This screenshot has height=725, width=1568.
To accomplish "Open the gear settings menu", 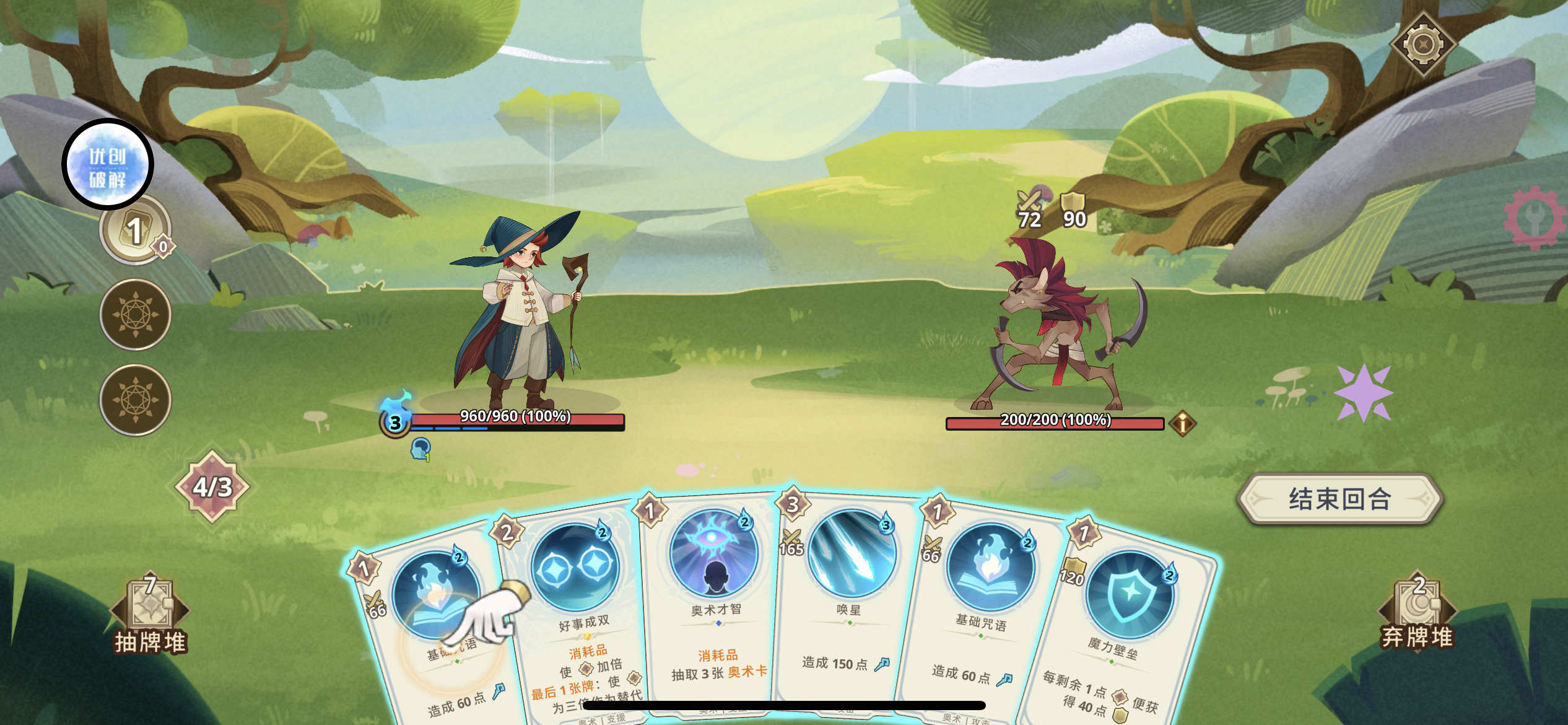I will tap(1423, 45).
